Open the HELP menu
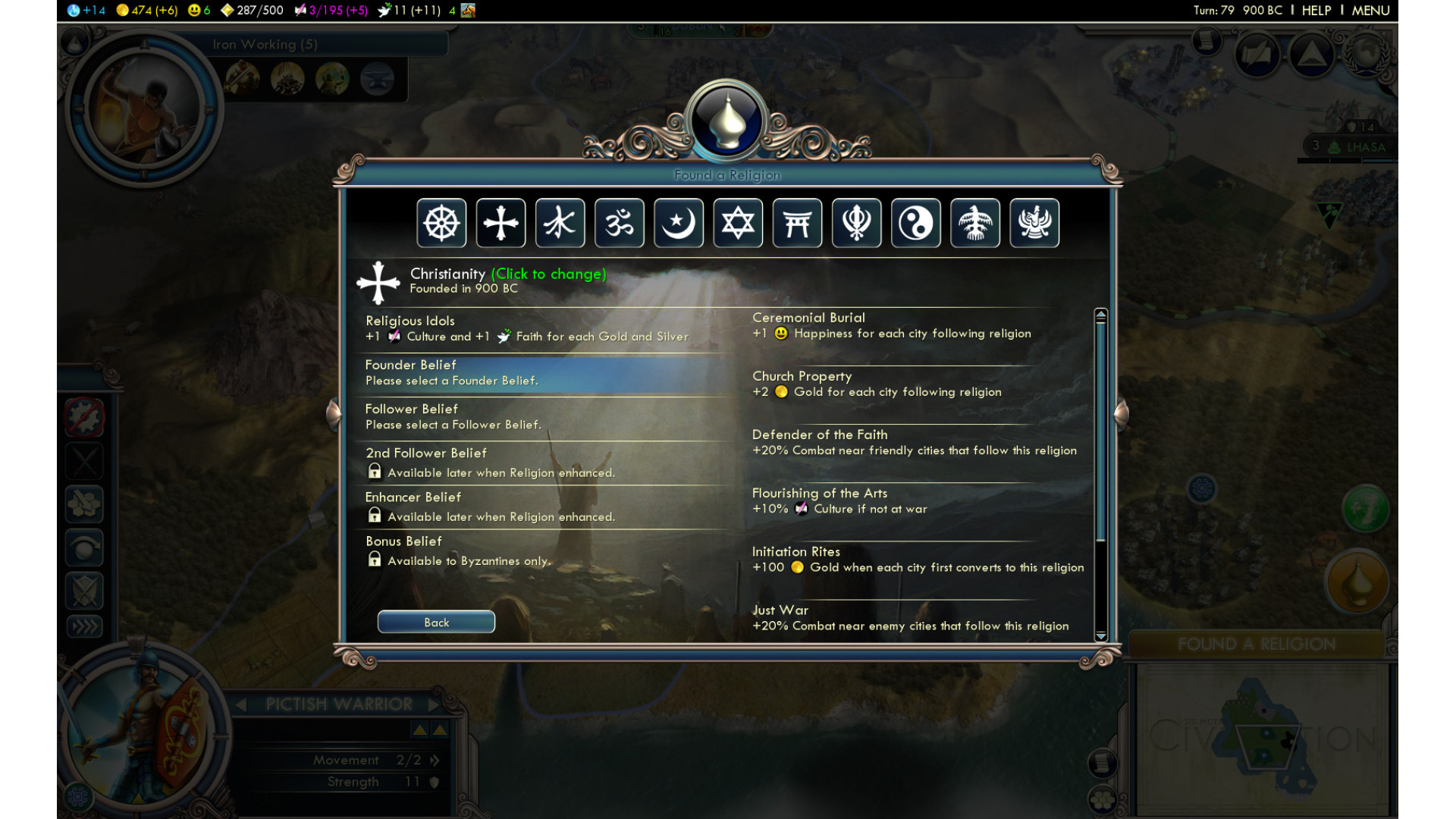The width and height of the screenshot is (1456, 819). tap(1316, 11)
